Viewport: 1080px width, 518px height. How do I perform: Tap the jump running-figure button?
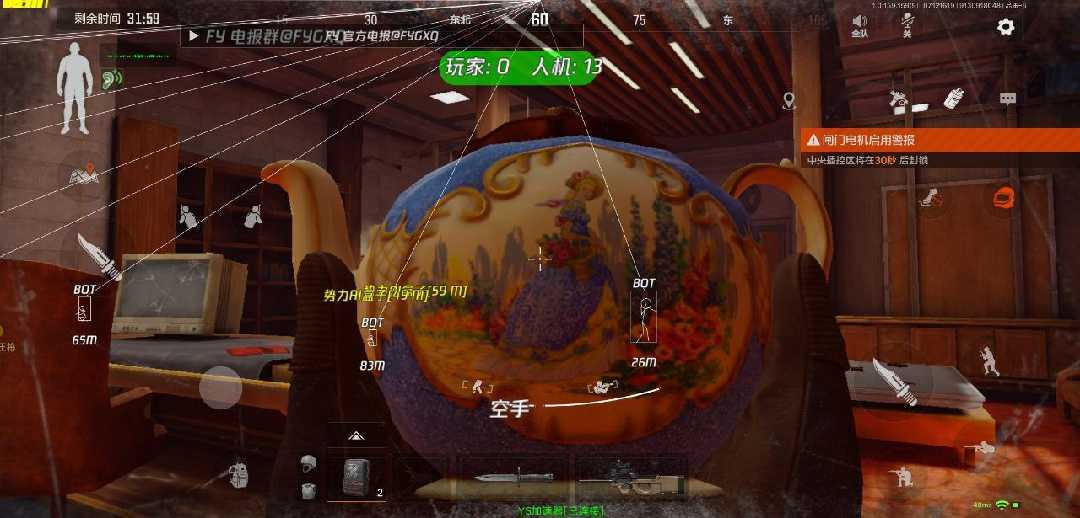point(987,359)
